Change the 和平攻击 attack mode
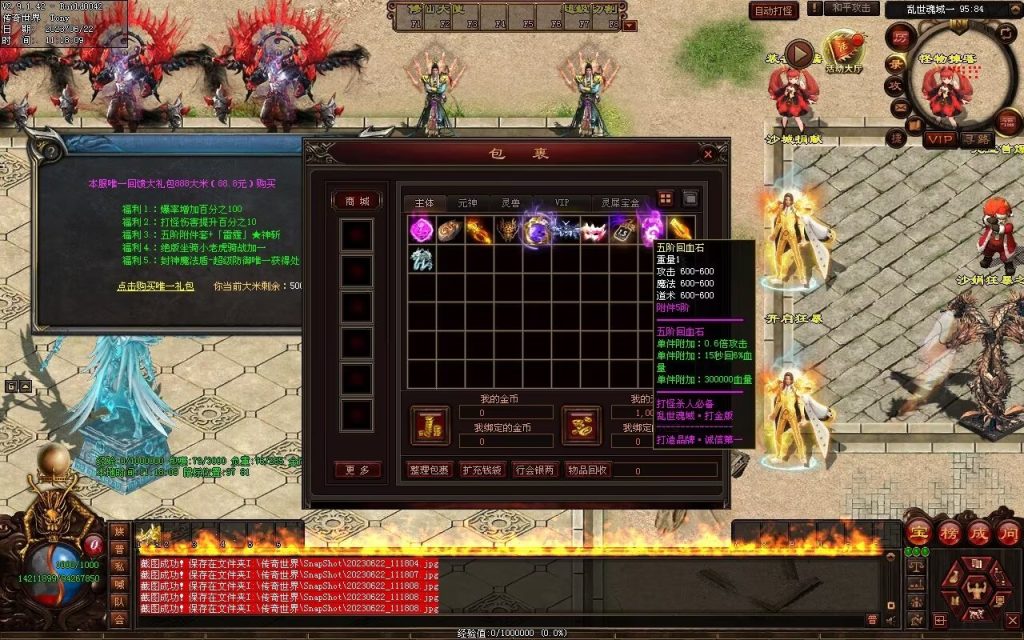This screenshot has height=640, width=1024. pyautogui.click(x=853, y=9)
